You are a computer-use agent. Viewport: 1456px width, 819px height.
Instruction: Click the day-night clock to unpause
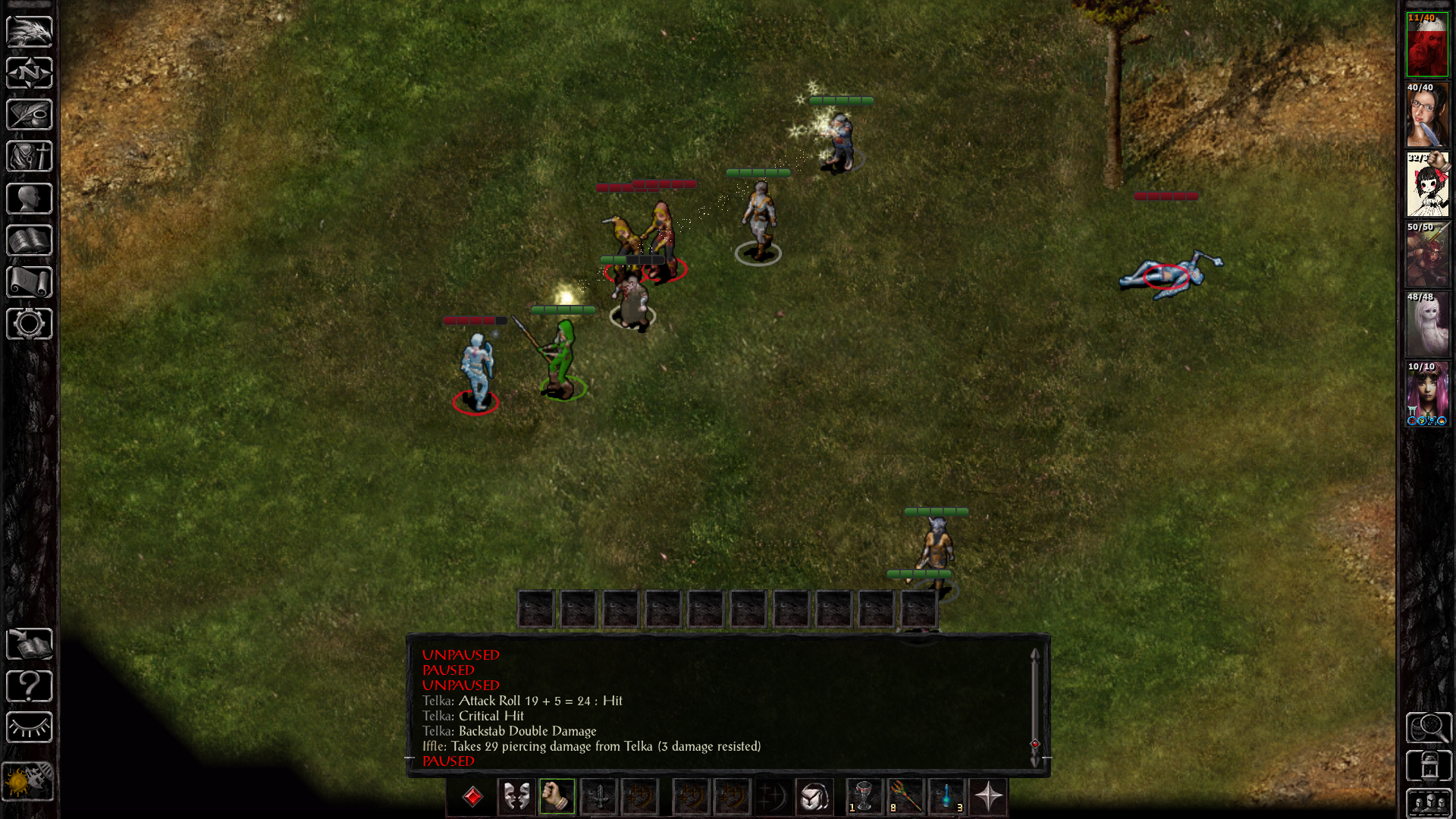coord(27,780)
